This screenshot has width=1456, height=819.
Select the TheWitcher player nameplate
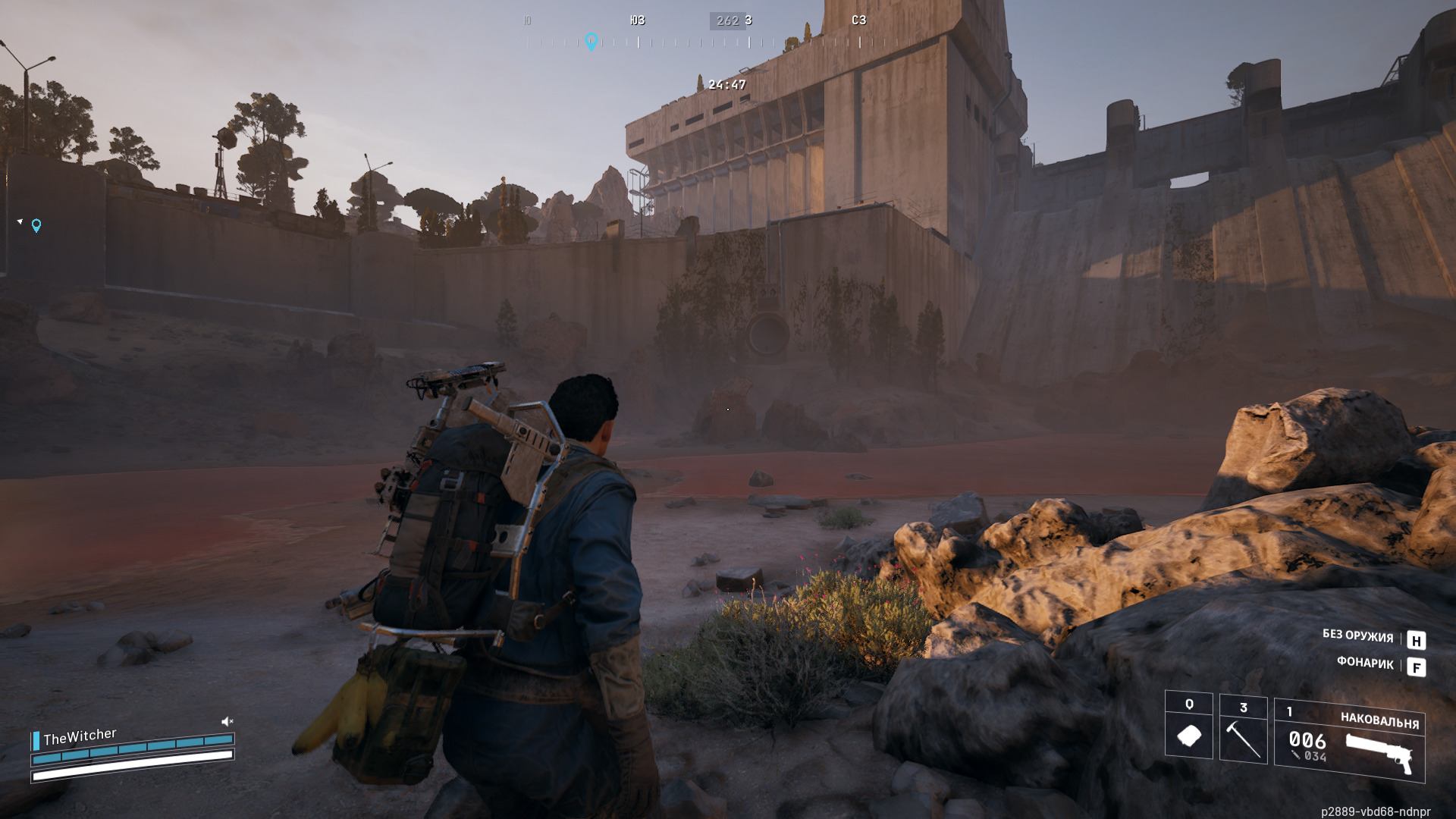coord(80,736)
